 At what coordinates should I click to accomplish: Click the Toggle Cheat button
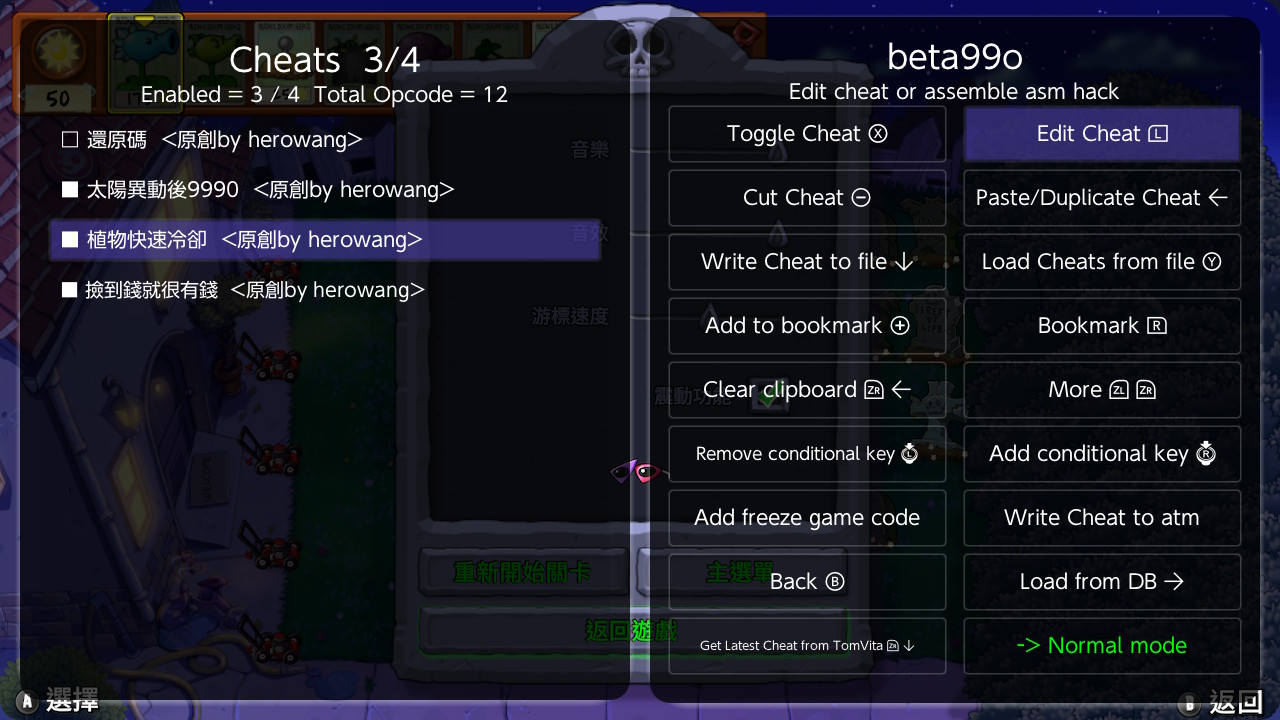[807, 134]
